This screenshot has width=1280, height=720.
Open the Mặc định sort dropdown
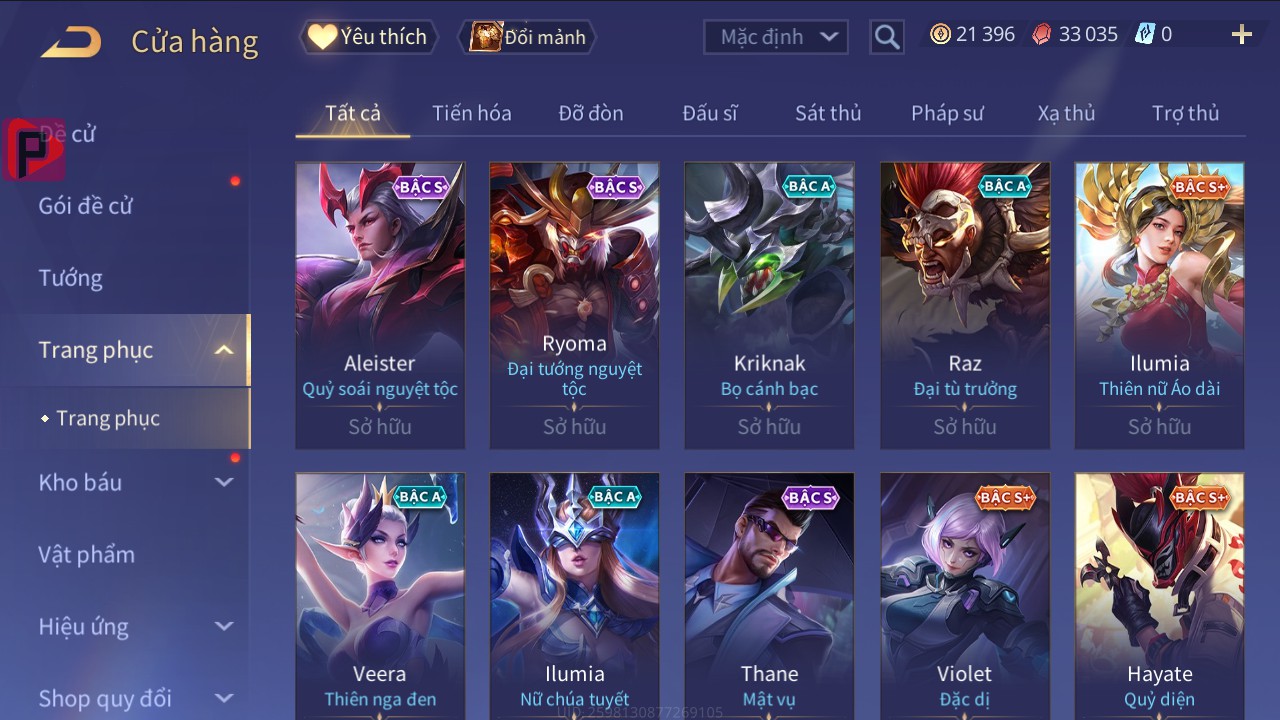coord(776,37)
